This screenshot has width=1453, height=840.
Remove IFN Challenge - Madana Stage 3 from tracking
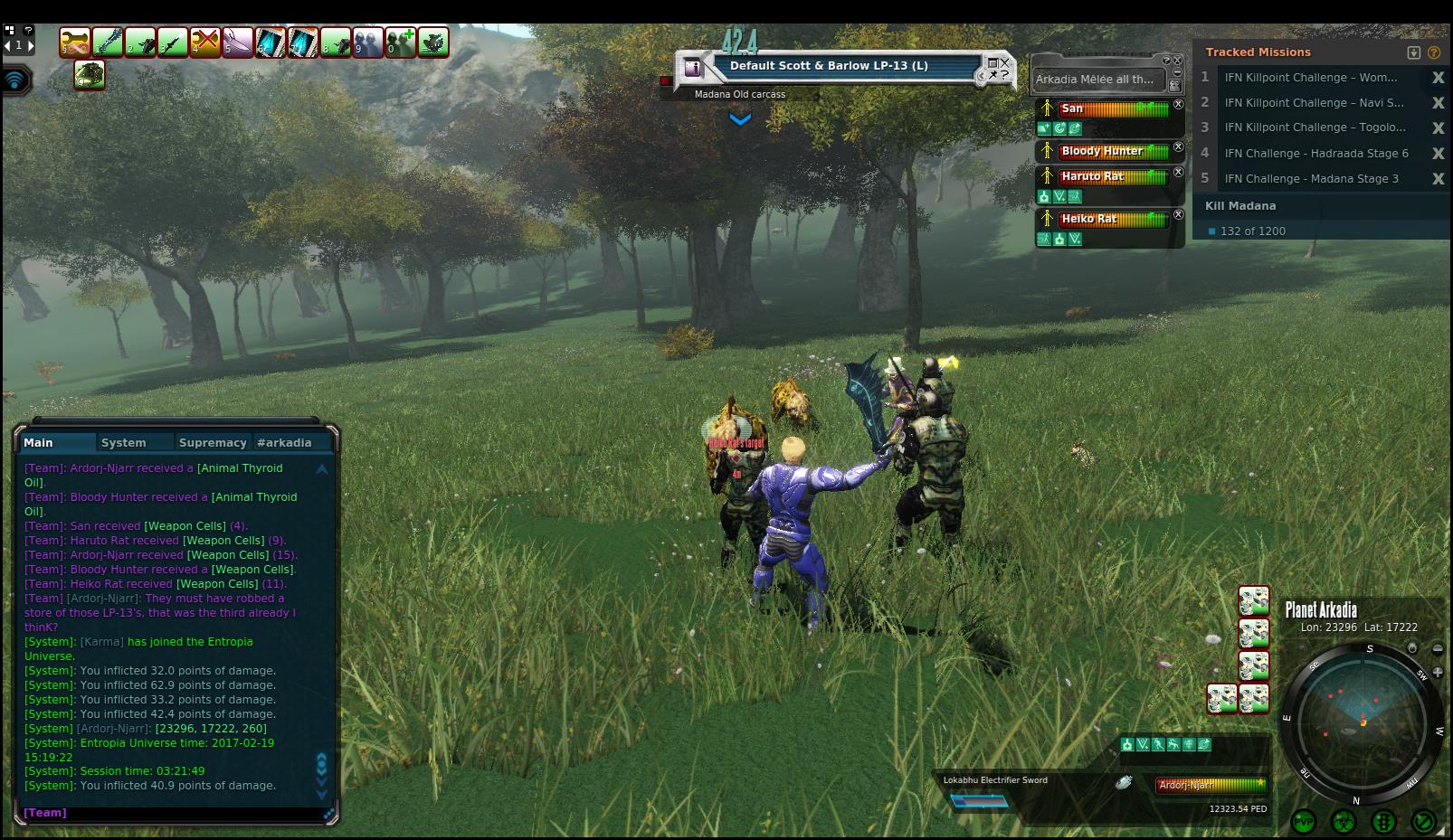(x=1438, y=179)
